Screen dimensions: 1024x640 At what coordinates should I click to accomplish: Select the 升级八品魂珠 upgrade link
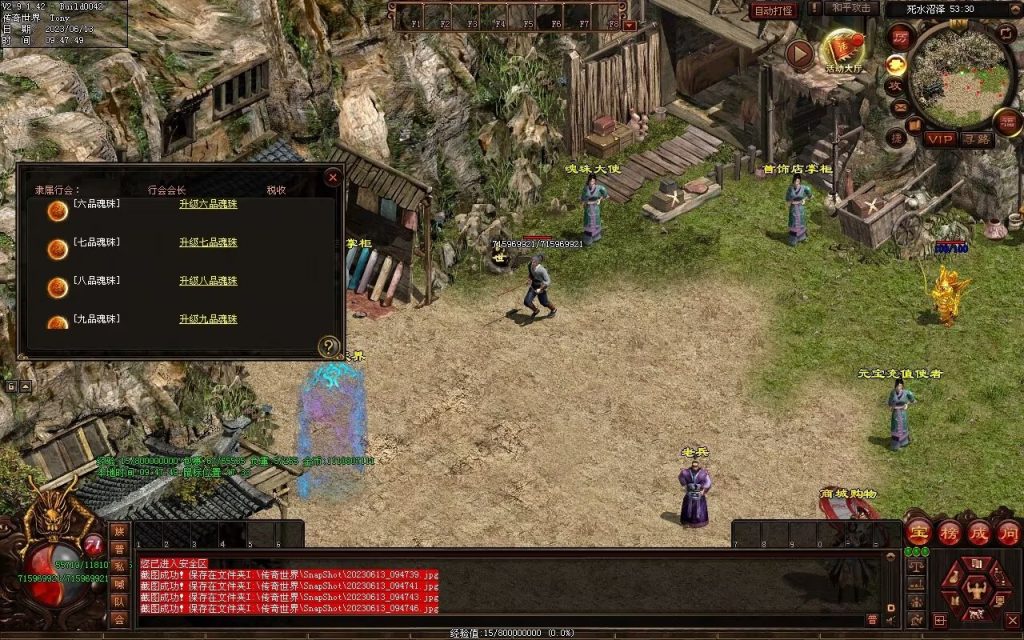pos(208,281)
